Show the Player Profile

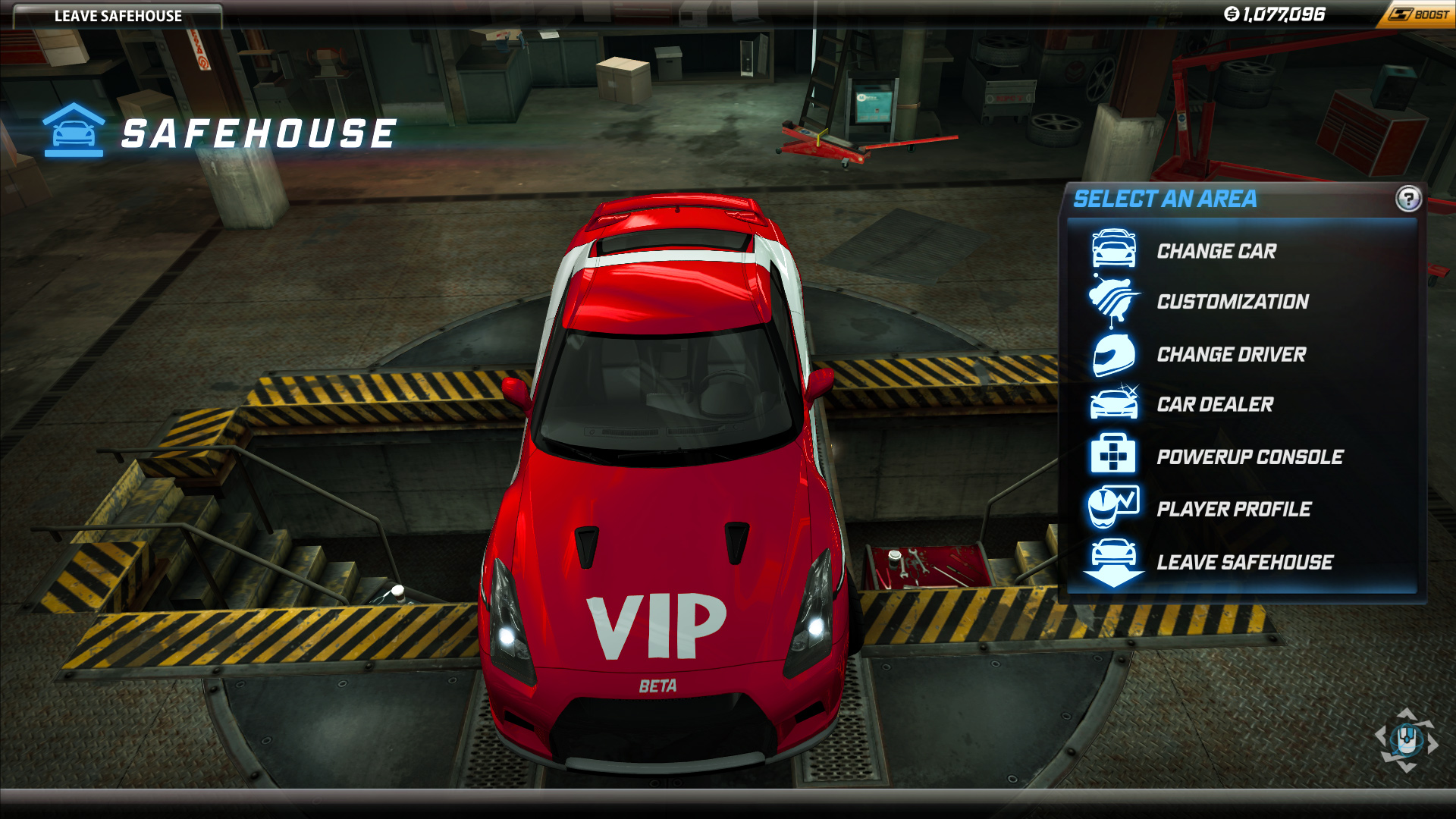click(1233, 509)
